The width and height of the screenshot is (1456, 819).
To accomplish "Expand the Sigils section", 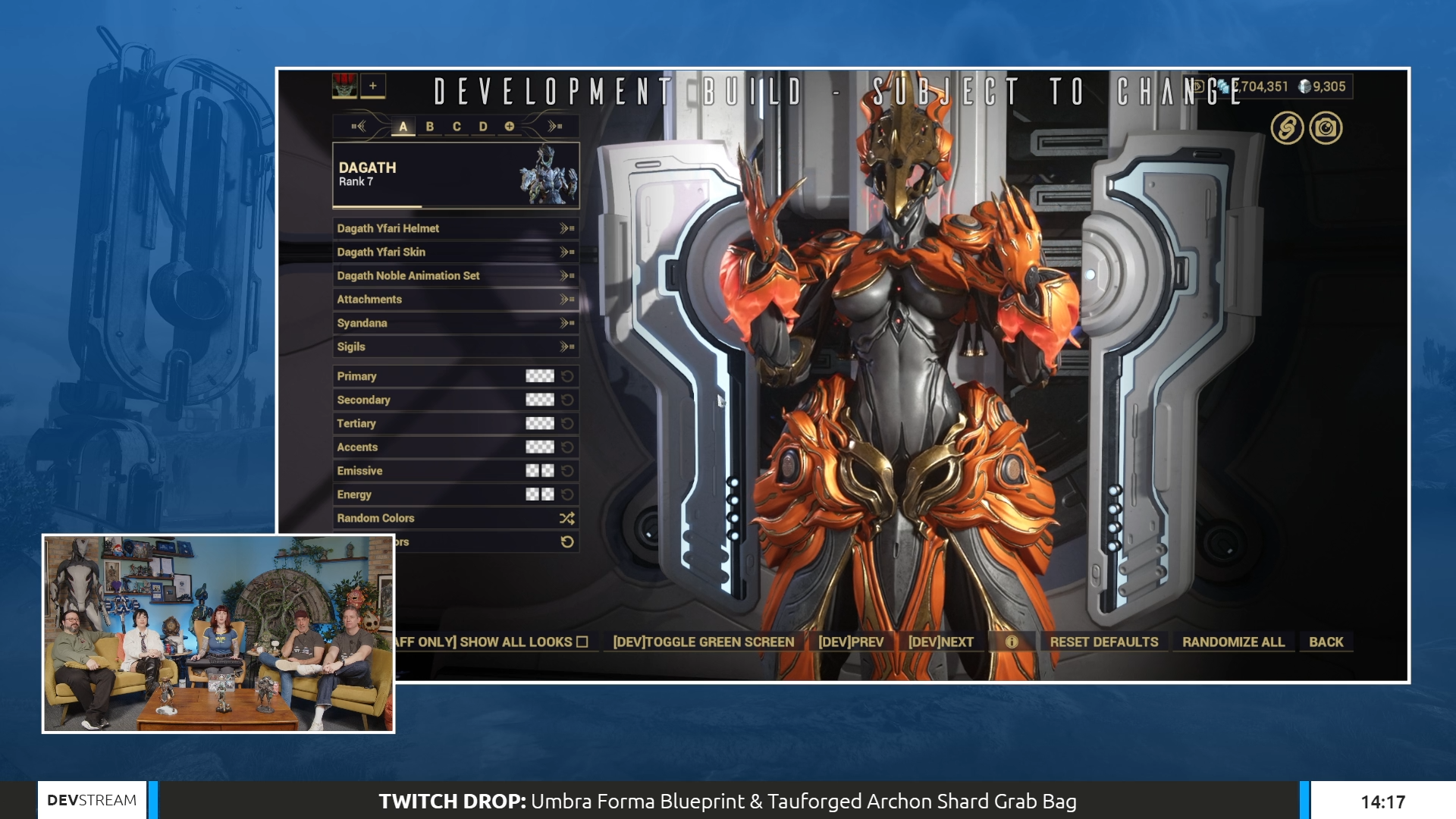I will click(564, 347).
